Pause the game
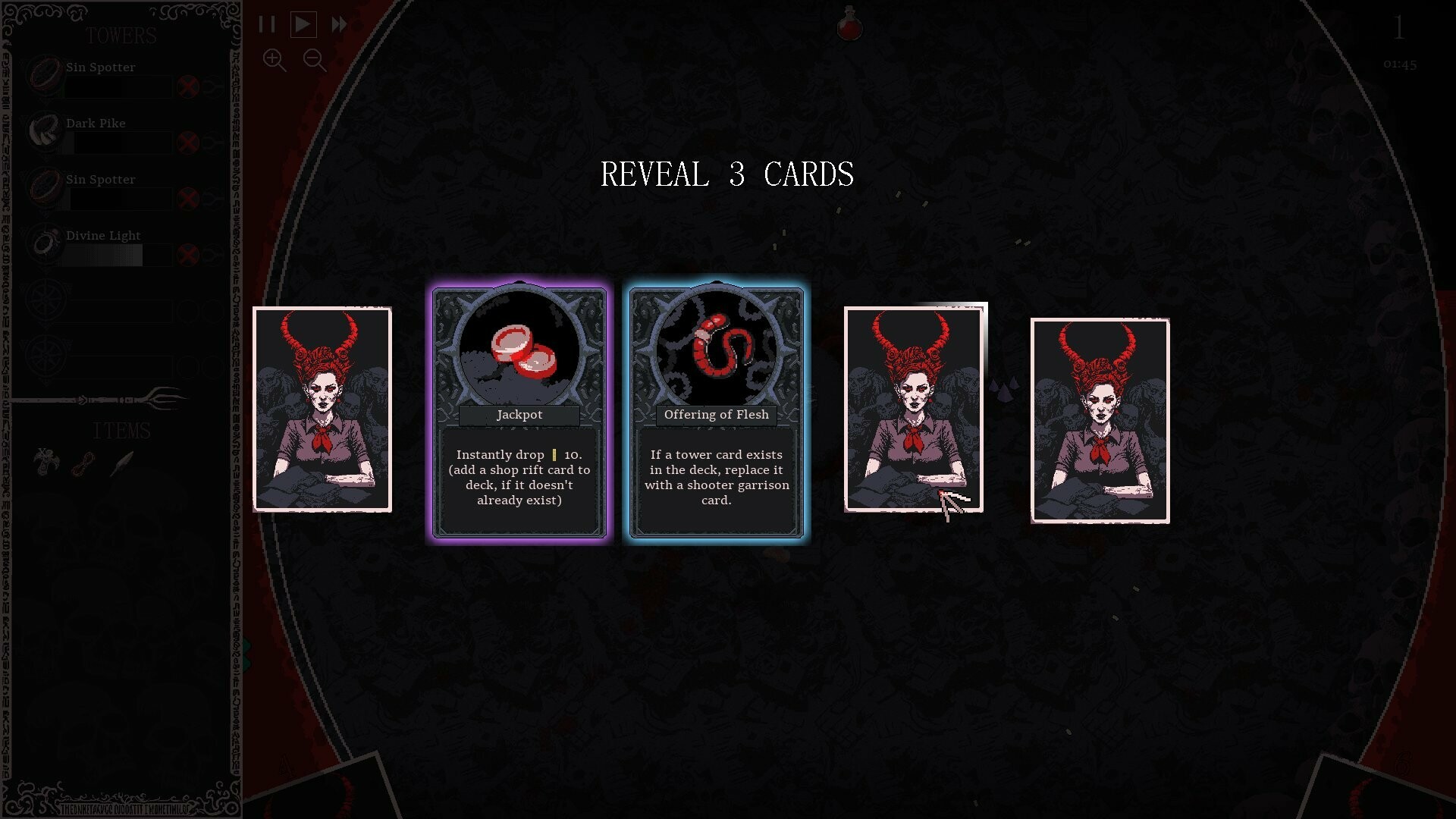Image resolution: width=1456 pixels, height=819 pixels. [267, 24]
